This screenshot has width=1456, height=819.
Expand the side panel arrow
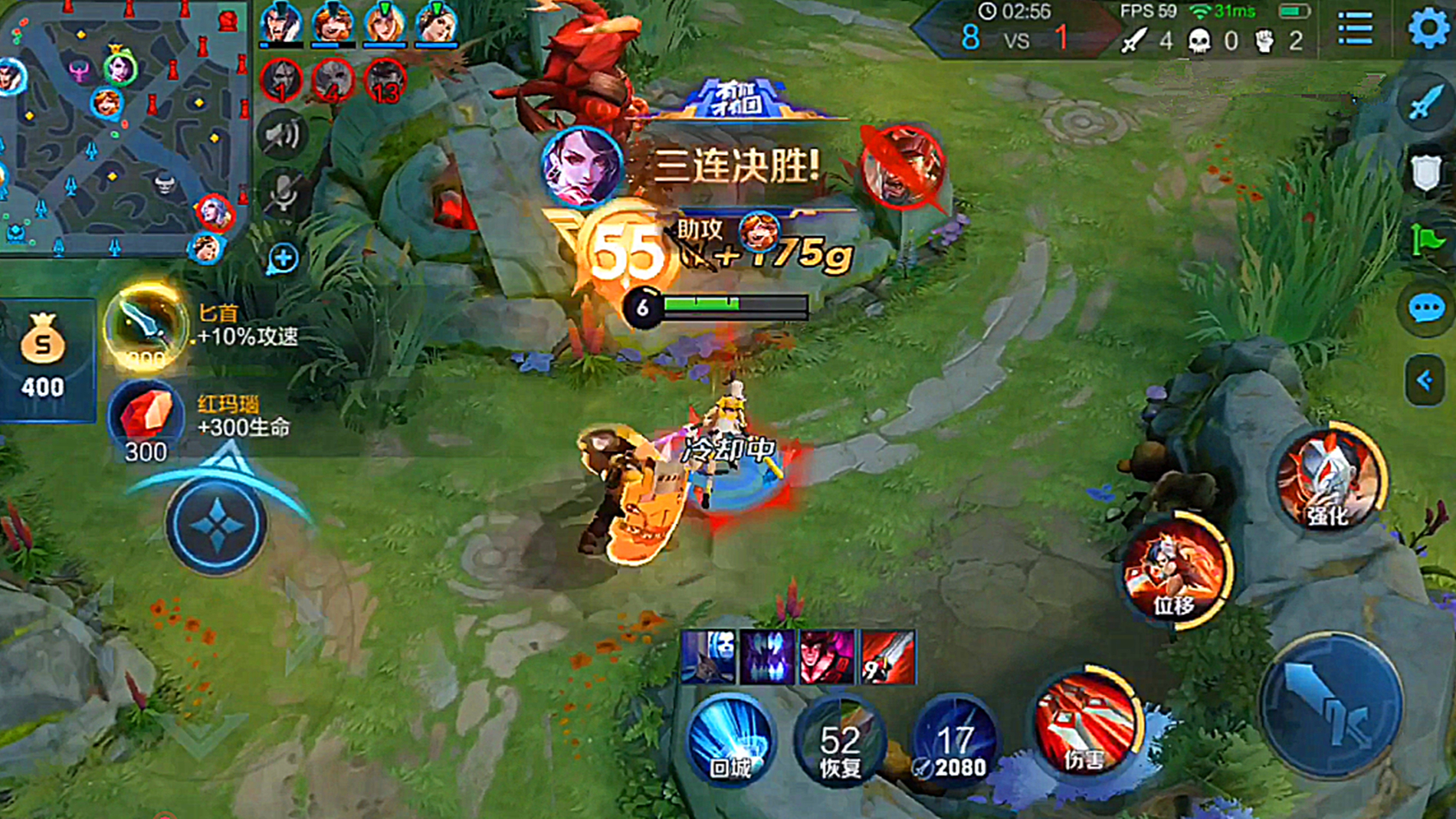[1425, 380]
